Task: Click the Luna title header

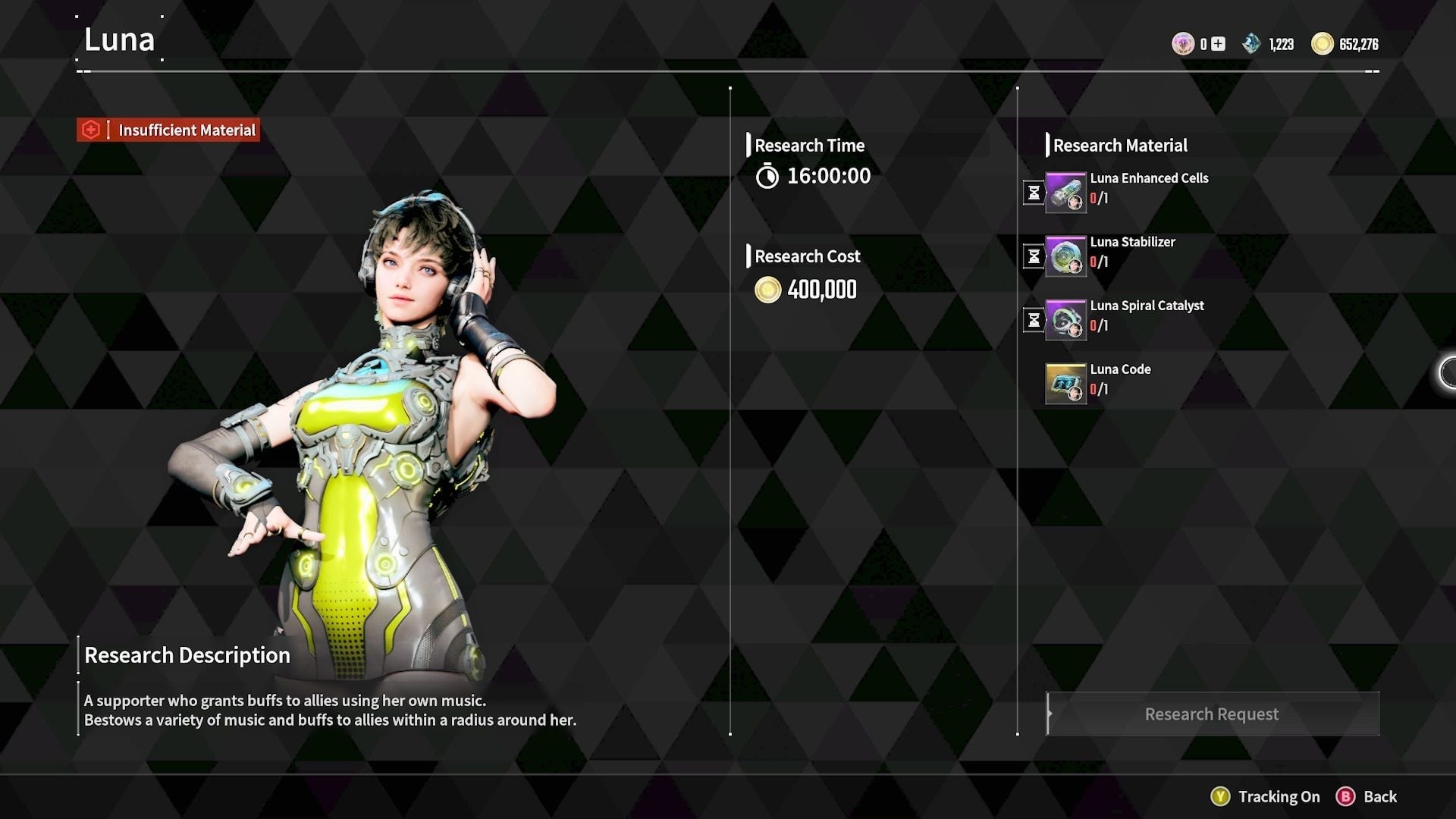Action: point(119,39)
